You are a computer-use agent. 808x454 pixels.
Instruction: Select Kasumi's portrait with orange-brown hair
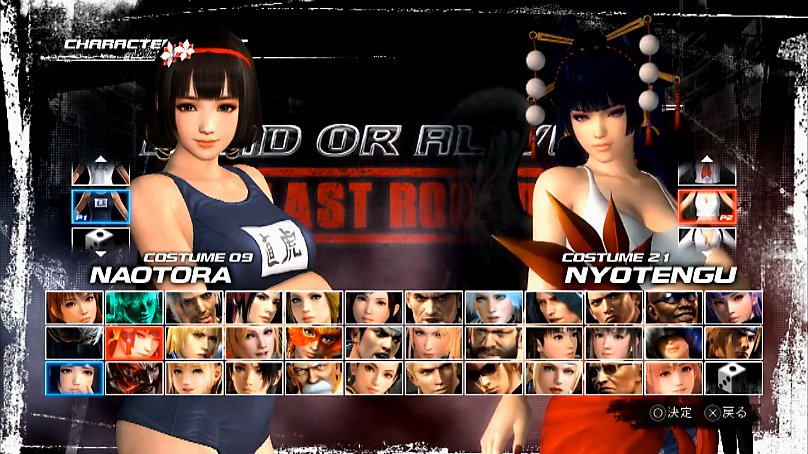[74, 307]
